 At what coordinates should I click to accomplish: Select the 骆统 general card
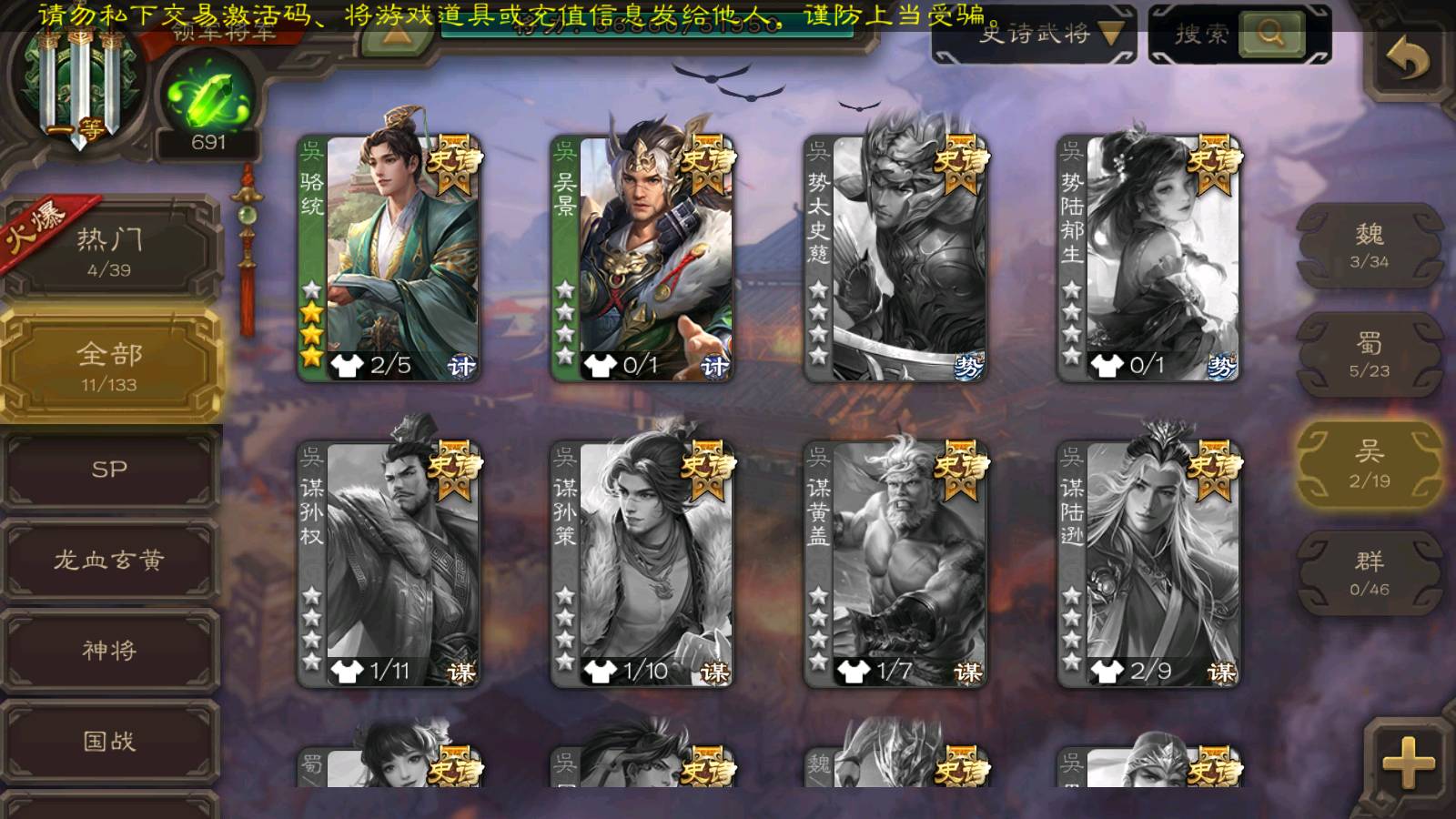click(x=389, y=258)
